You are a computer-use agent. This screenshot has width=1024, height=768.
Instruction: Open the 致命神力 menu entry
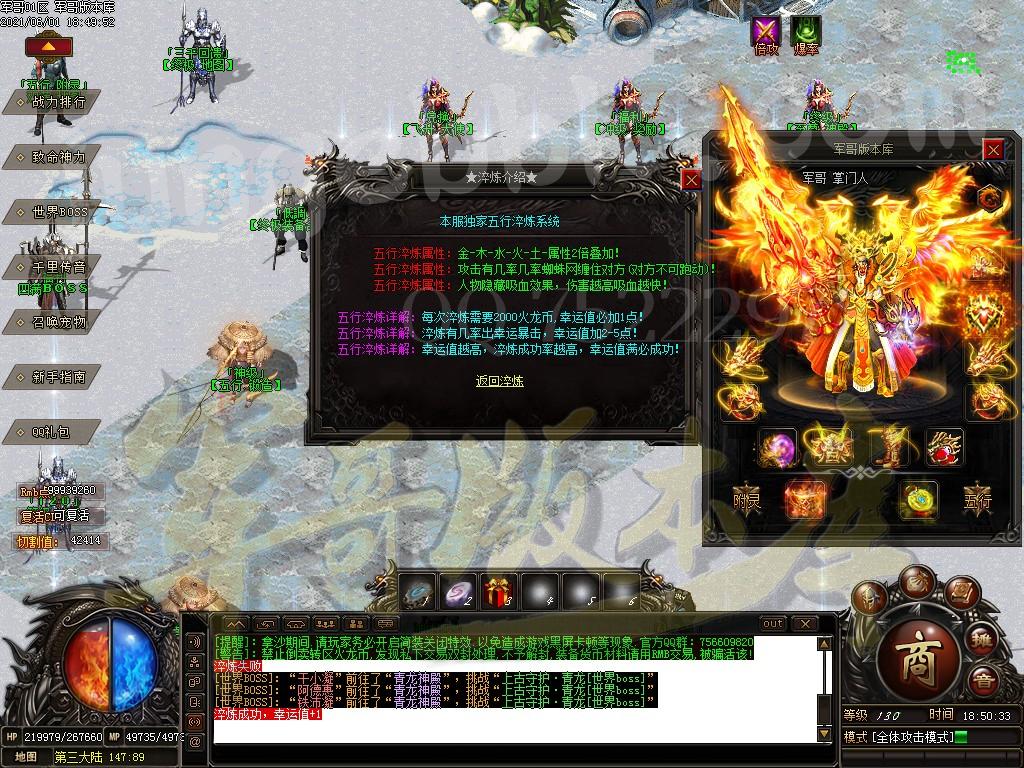(59, 157)
